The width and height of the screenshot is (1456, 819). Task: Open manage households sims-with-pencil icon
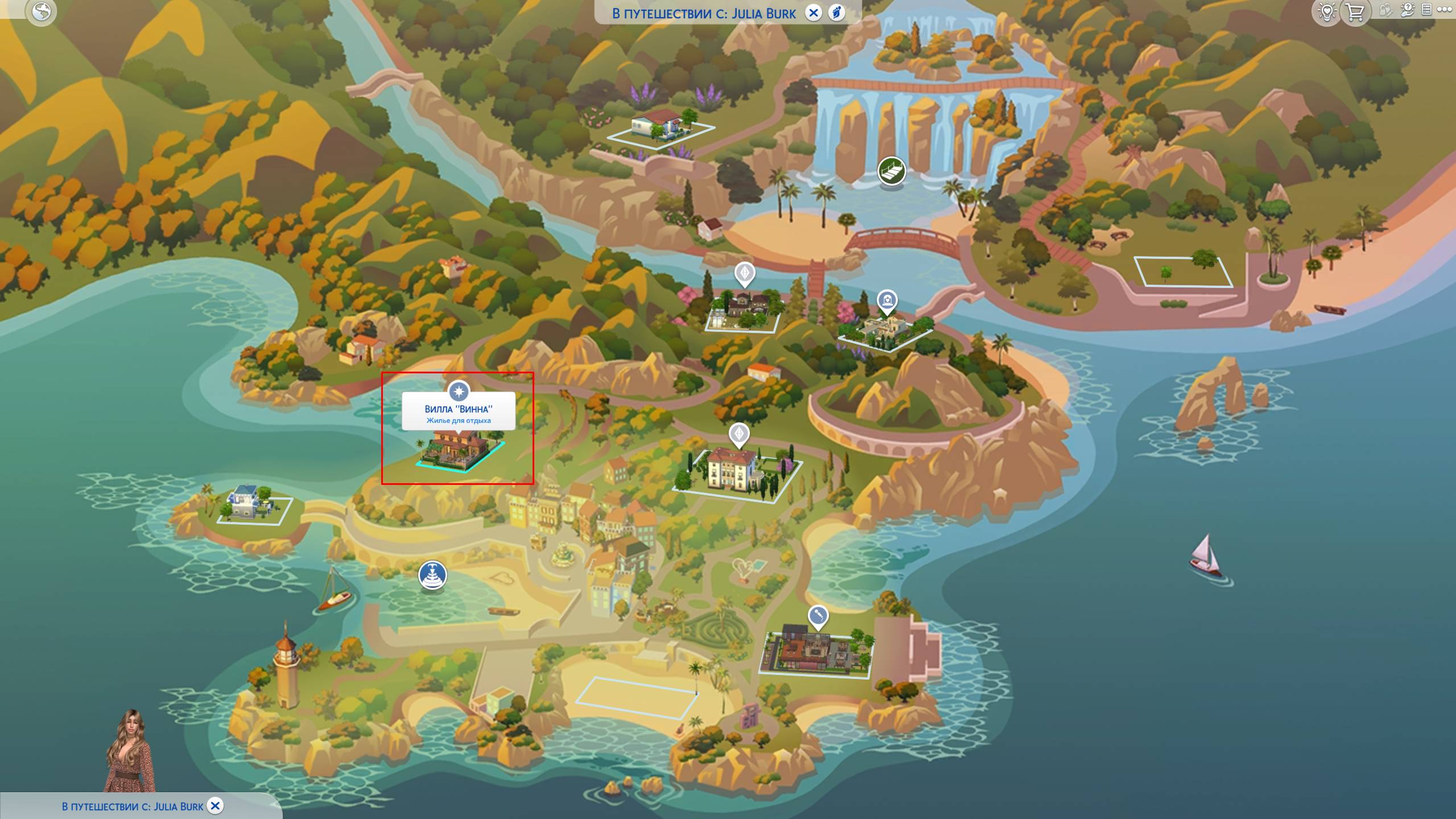click(1385, 10)
